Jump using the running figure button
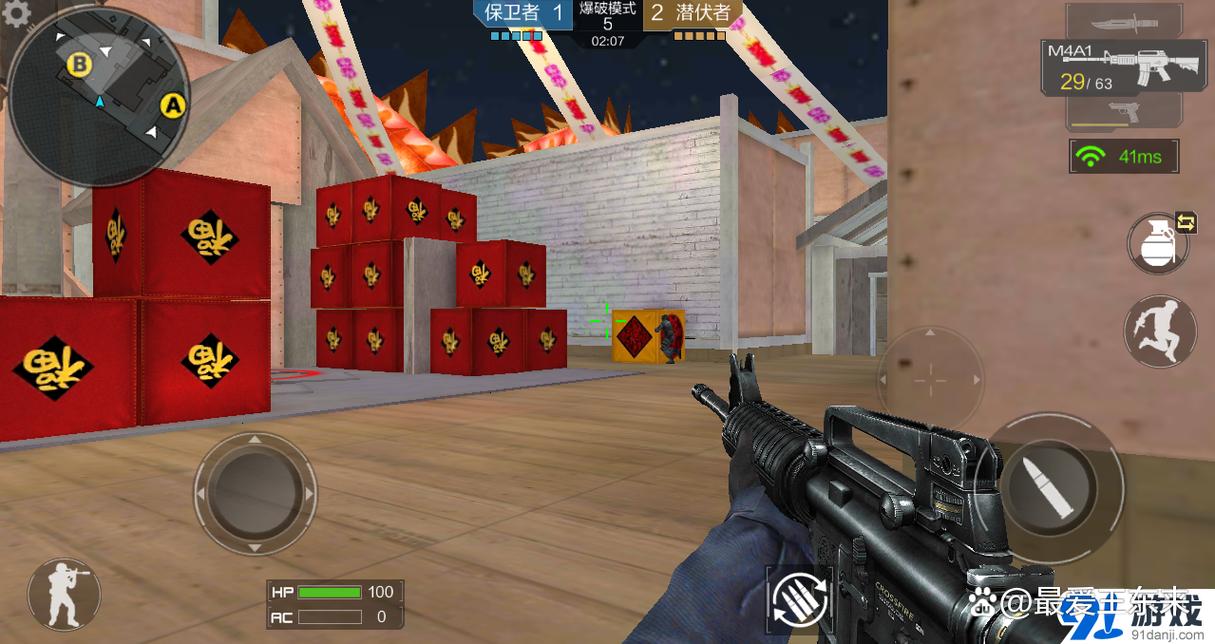Viewport: 1215px width, 644px height. (x=1160, y=330)
